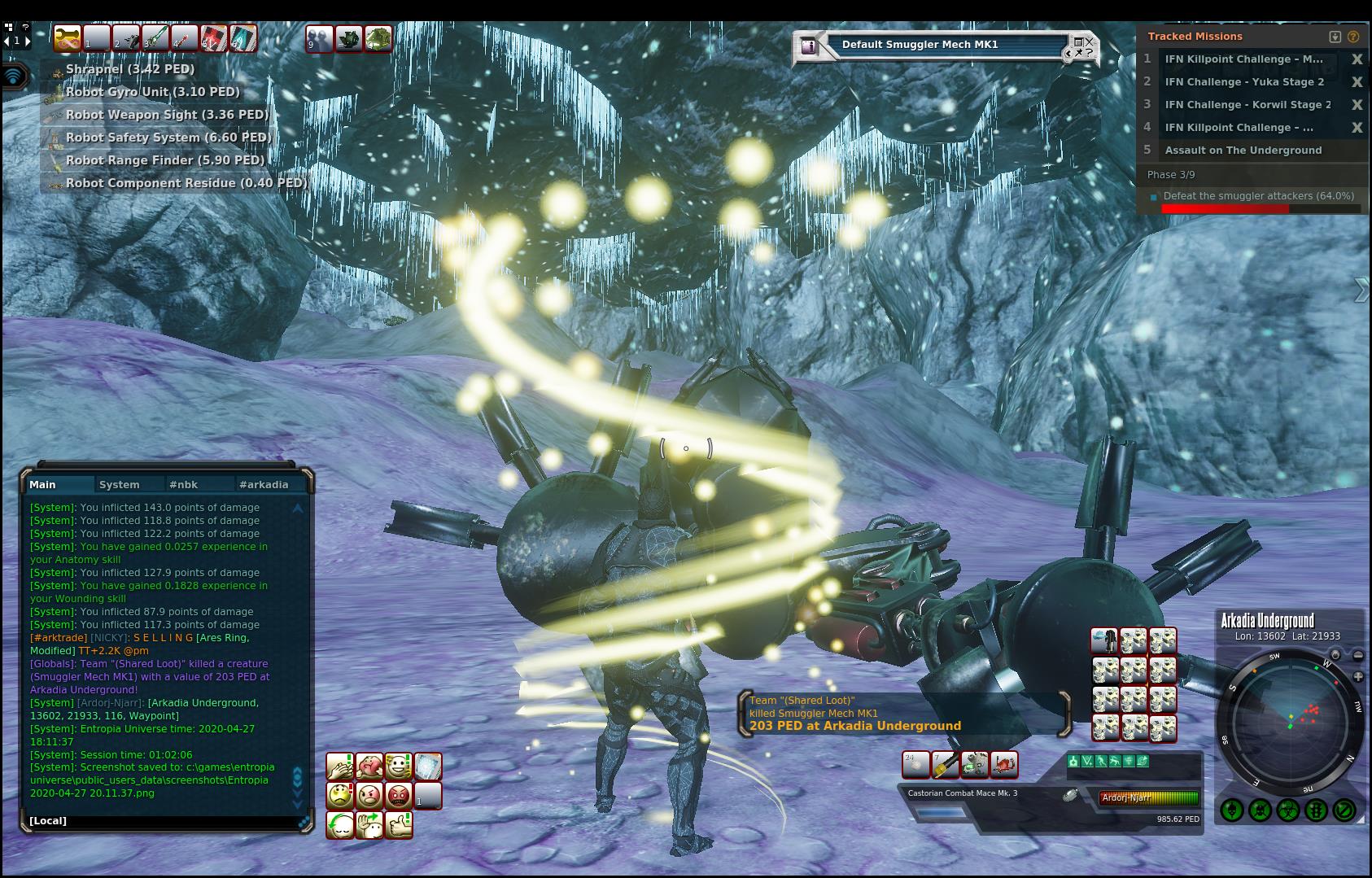
Task: Open info icon on Smuggler Mech target bar
Action: click(808, 46)
